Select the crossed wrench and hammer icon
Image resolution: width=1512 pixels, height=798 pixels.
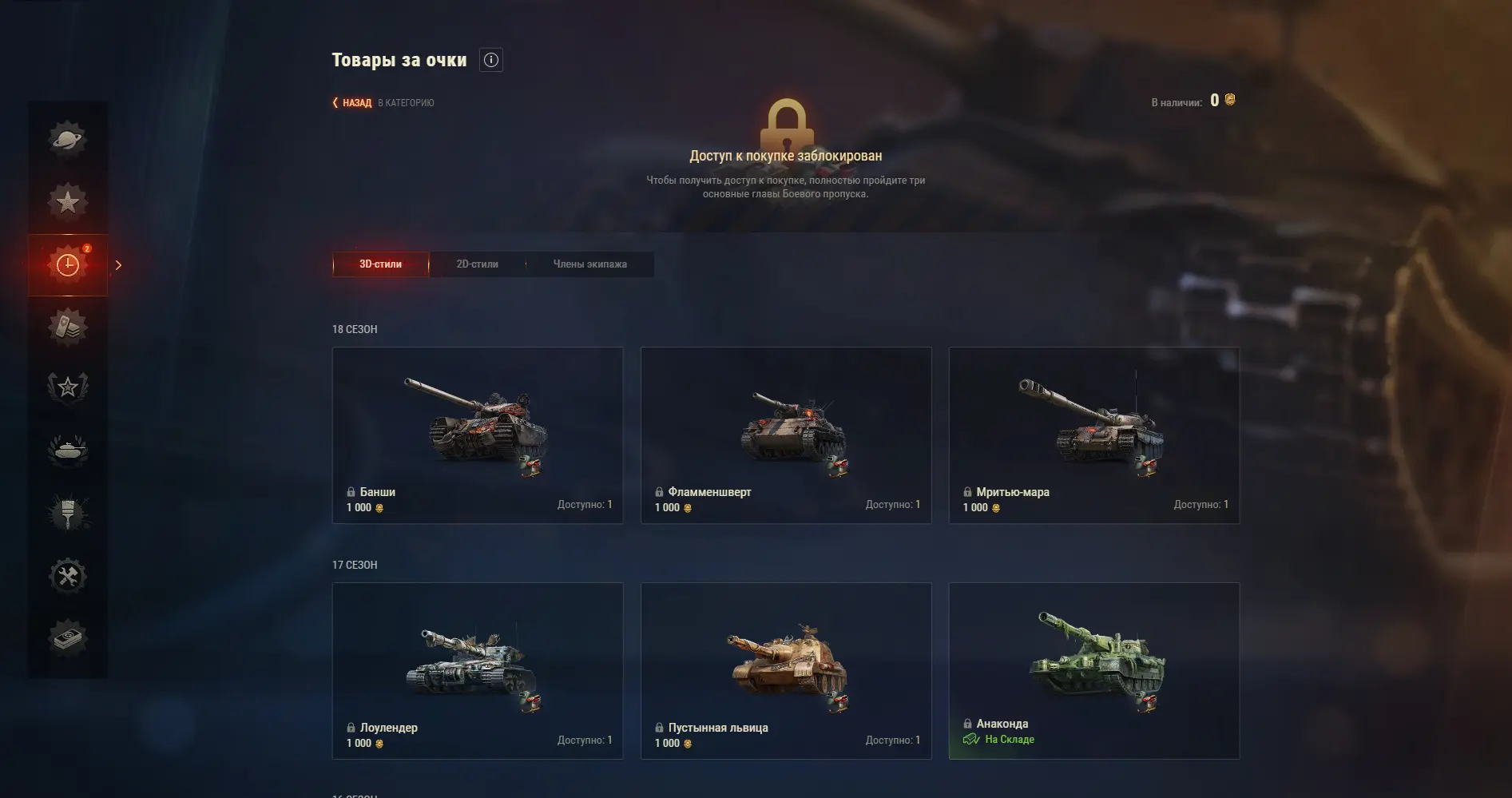(68, 576)
